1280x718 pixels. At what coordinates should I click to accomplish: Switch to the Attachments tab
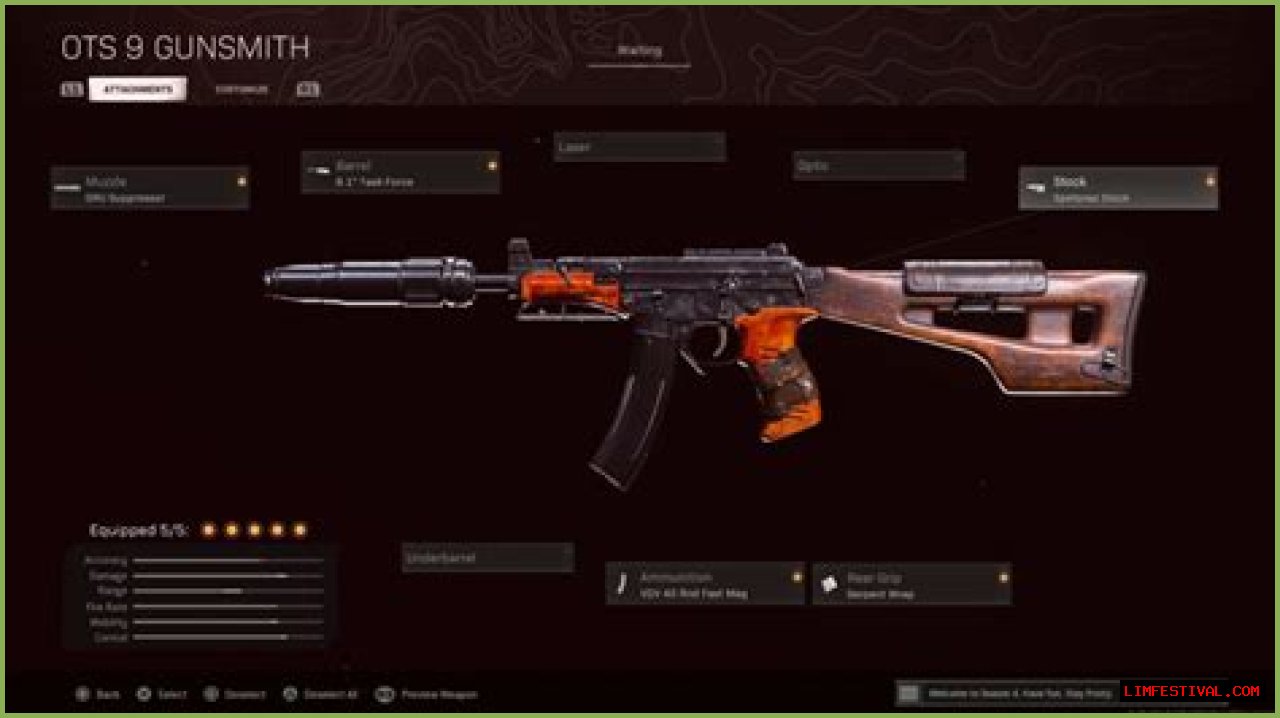(x=137, y=89)
